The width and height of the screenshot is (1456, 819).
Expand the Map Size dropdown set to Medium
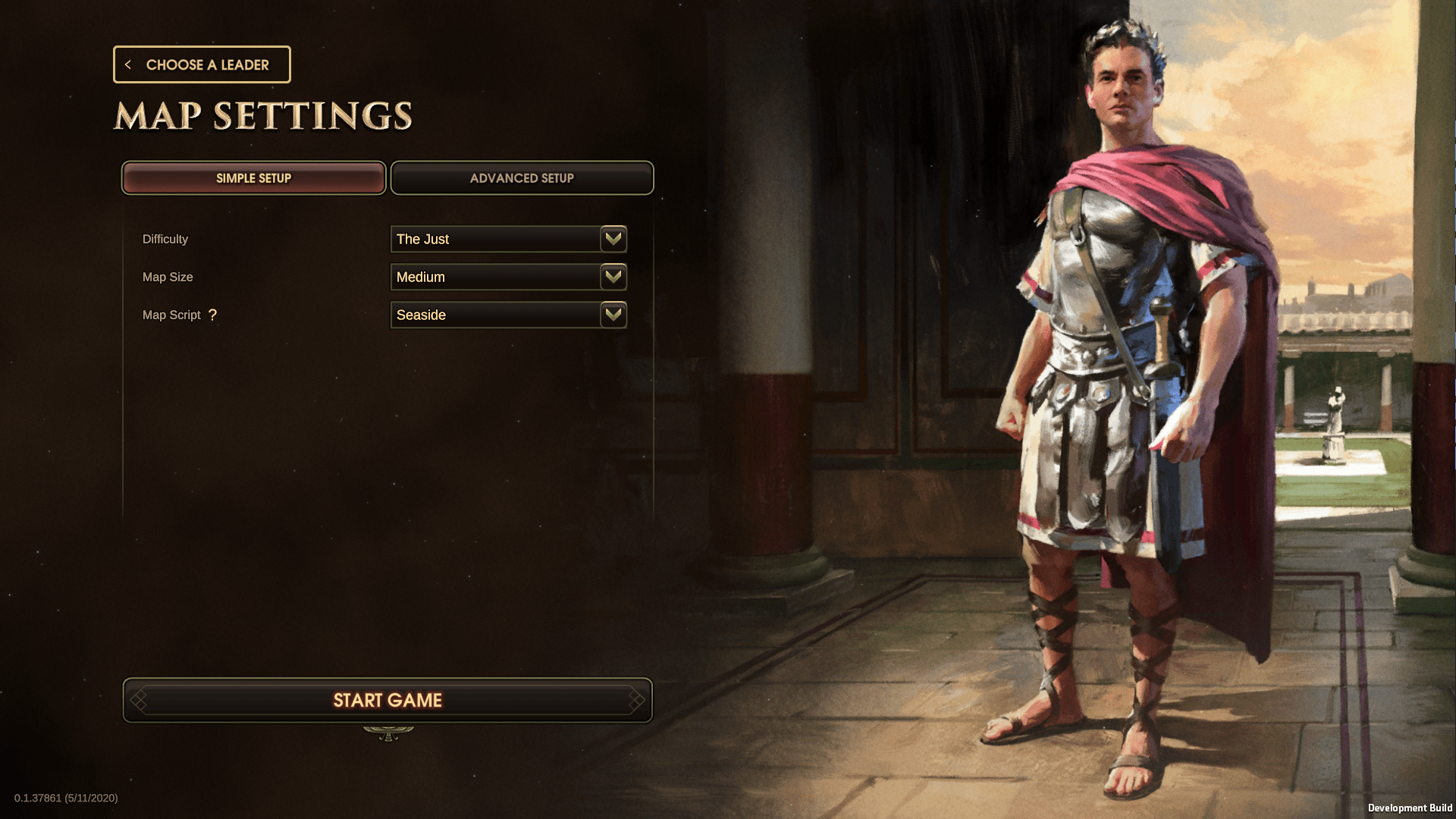508,277
